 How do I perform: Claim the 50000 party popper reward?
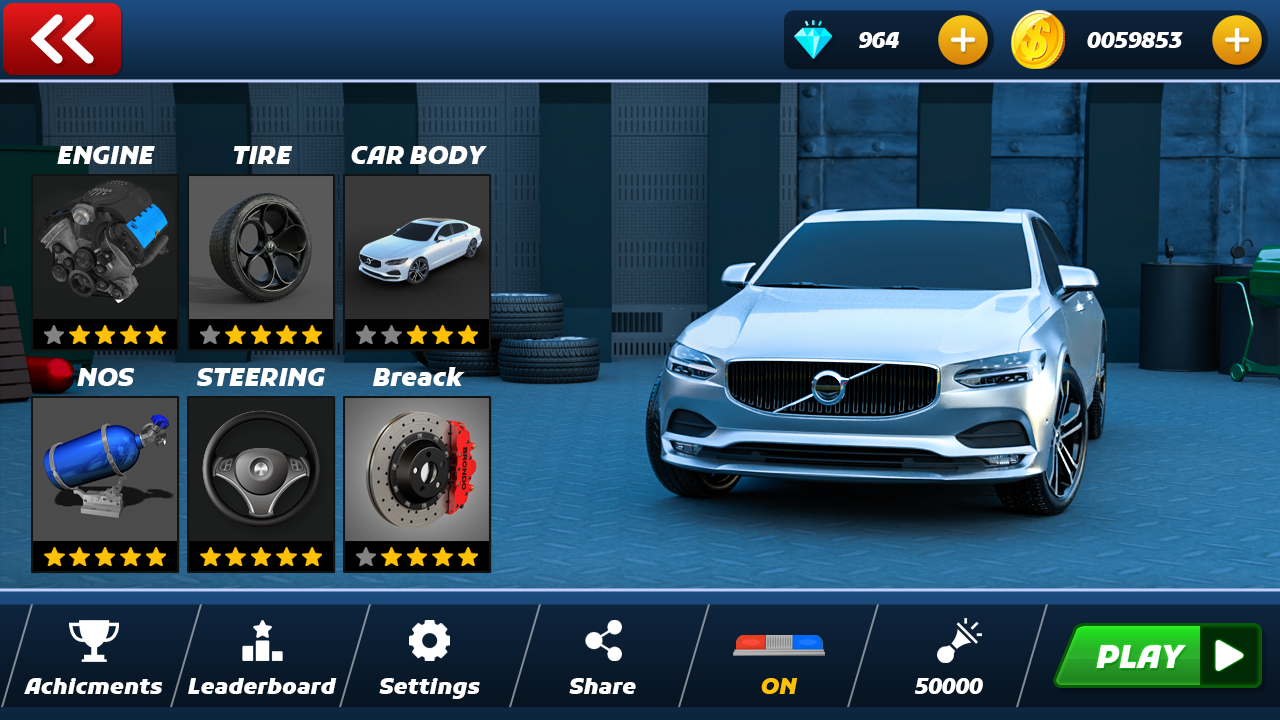click(949, 657)
